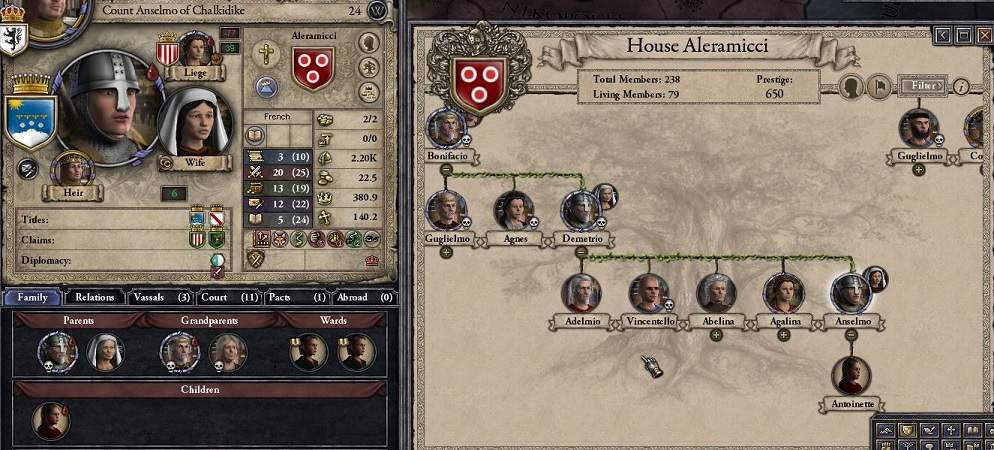Expand the branch under Agalina
Viewport: 994px width, 450px height.
(784, 335)
